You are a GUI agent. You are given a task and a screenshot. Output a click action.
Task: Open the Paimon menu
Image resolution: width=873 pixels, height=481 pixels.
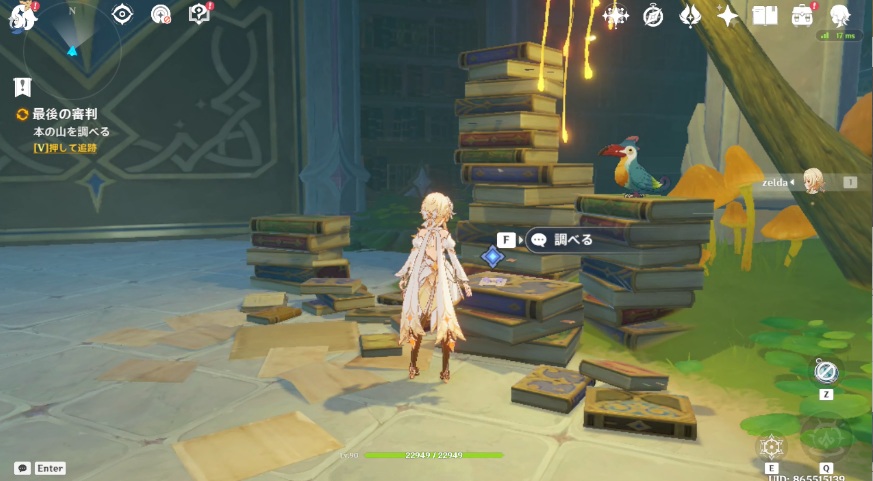click(x=22, y=15)
